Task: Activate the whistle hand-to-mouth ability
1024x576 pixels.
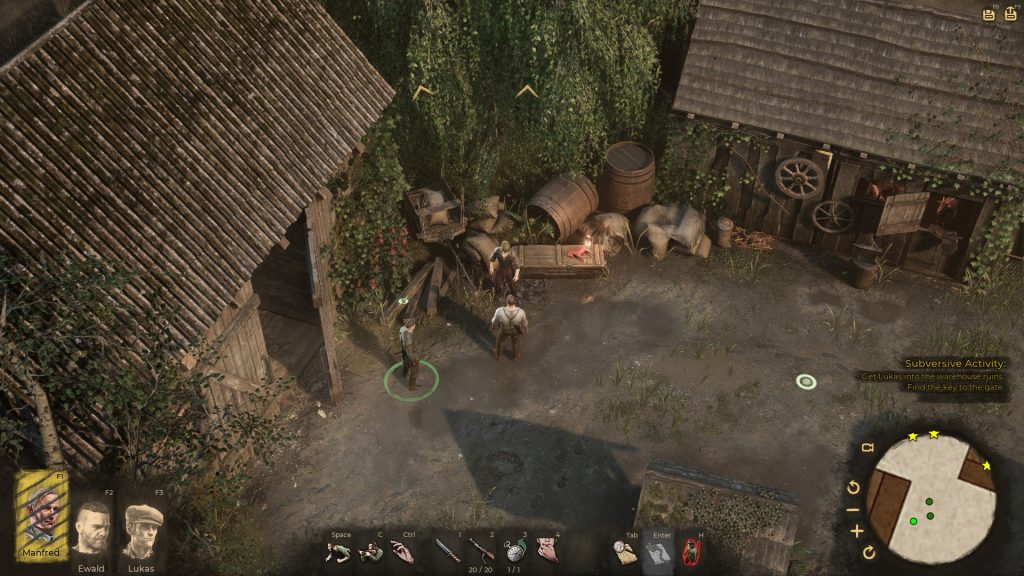Action: click(546, 550)
